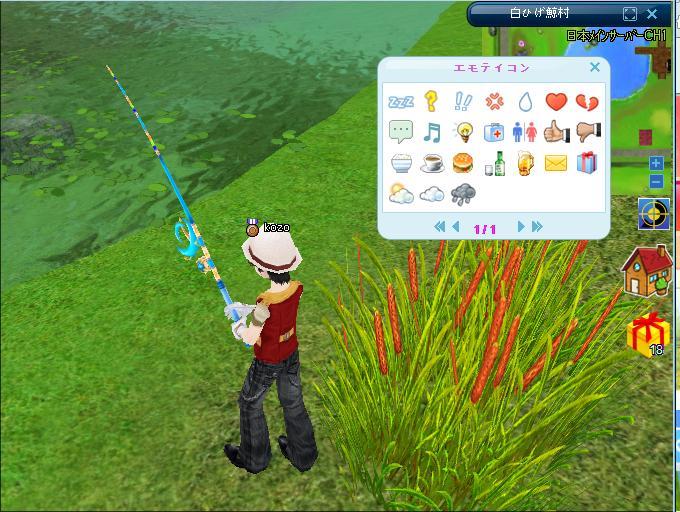Pick the red heart emoticon
The height and width of the screenshot is (512, 680).
coord(556,101)
